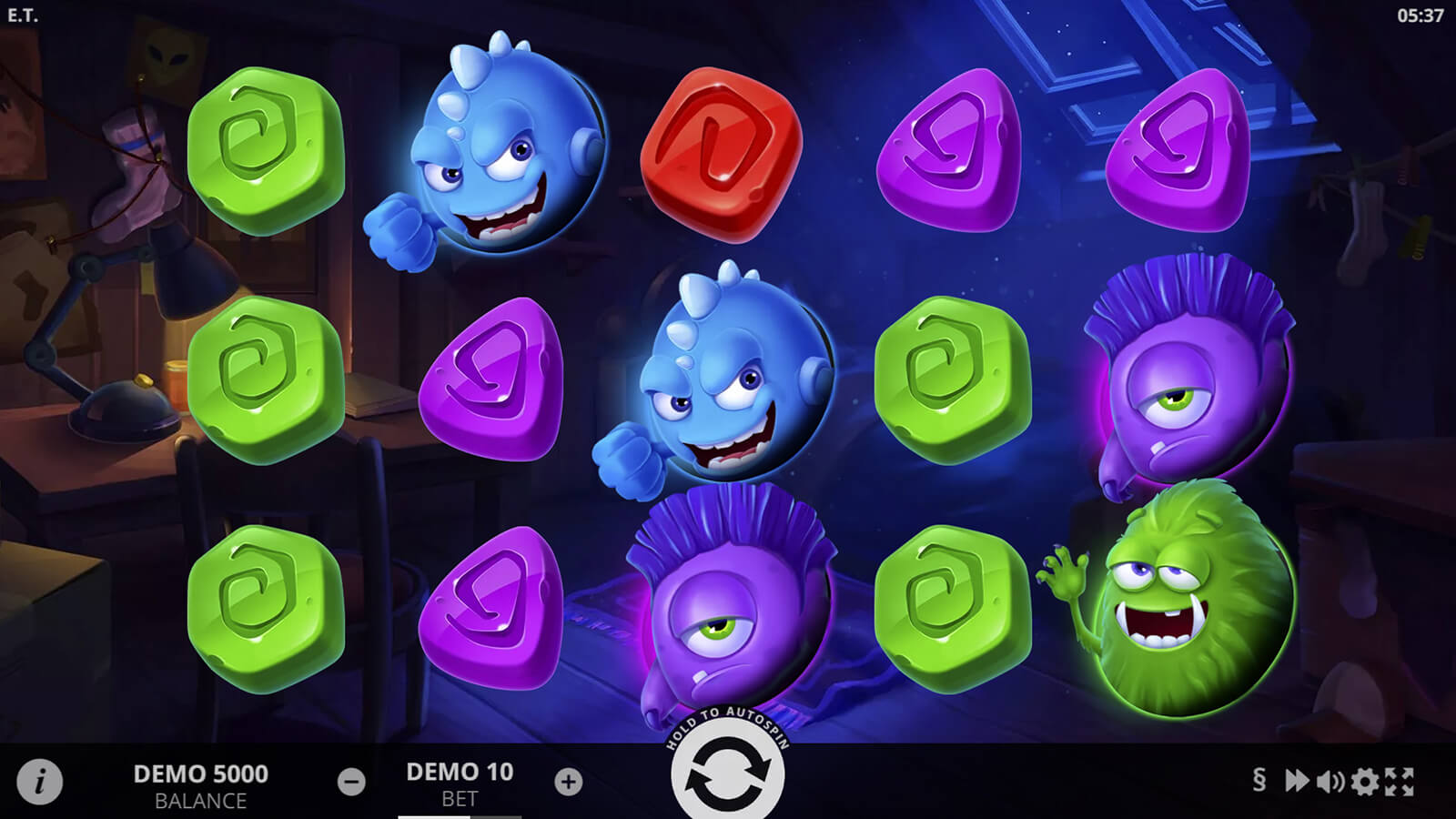
Task: Switch to fullscreen with the arrows icon
Action: pyautogui.click(x=1400, y=781)
